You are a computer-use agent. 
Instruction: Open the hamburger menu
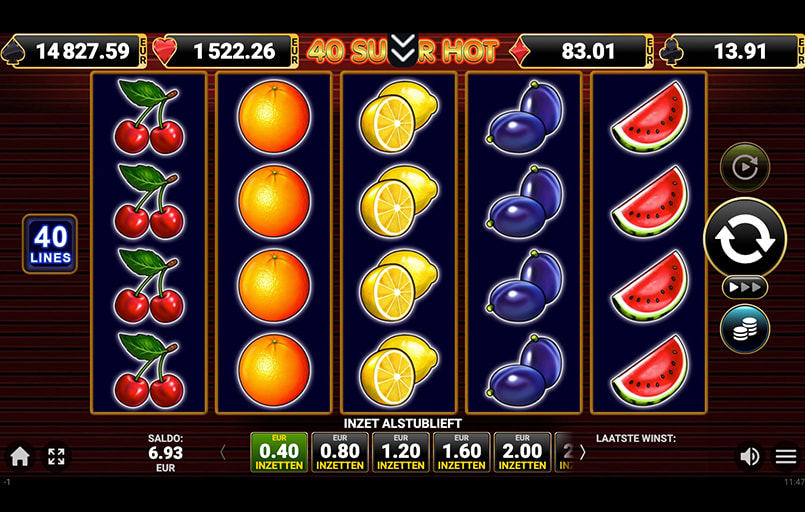click(x=786, y=457)
